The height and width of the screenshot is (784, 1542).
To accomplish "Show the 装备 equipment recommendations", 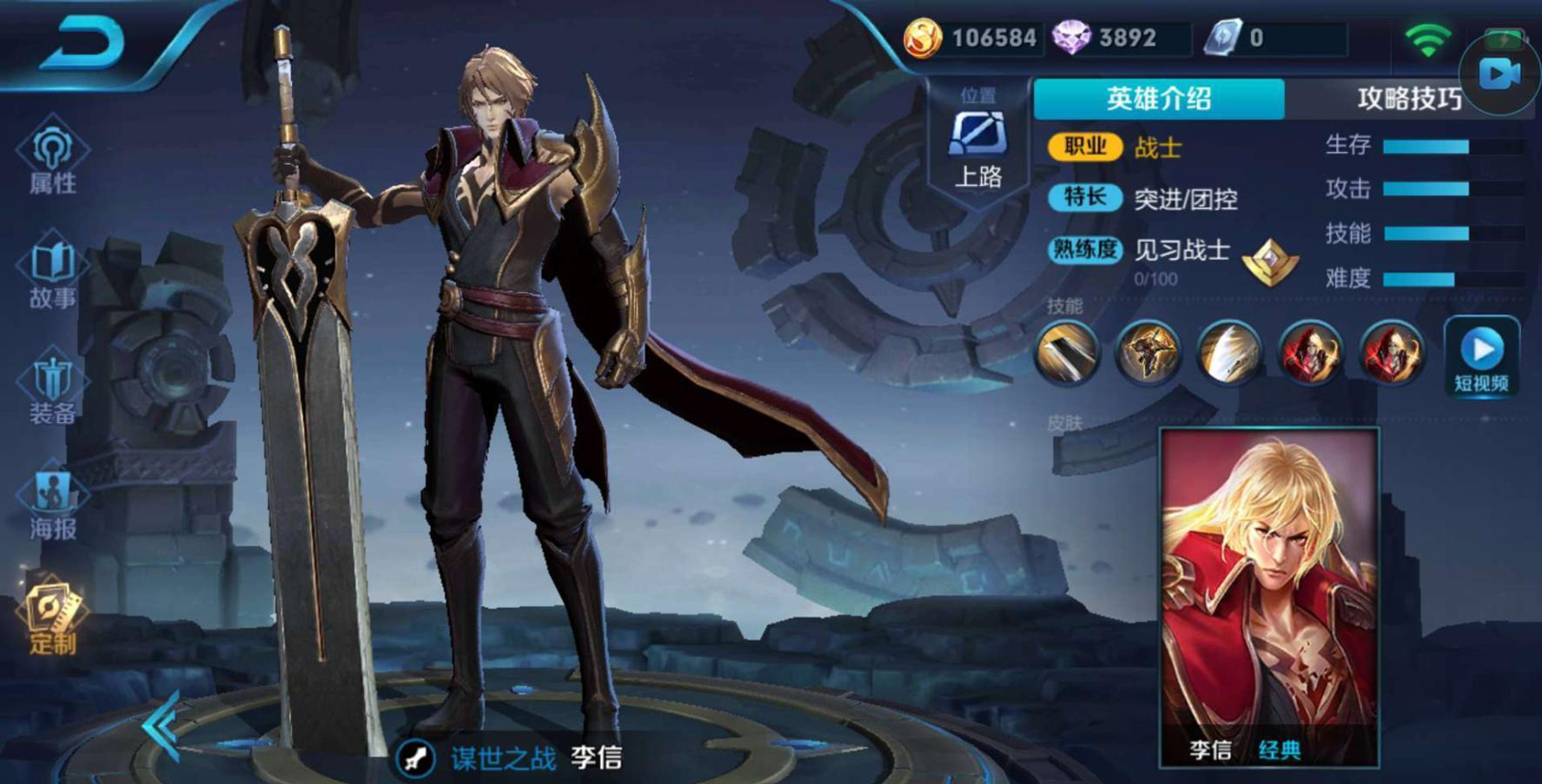I will click(52, 390).
